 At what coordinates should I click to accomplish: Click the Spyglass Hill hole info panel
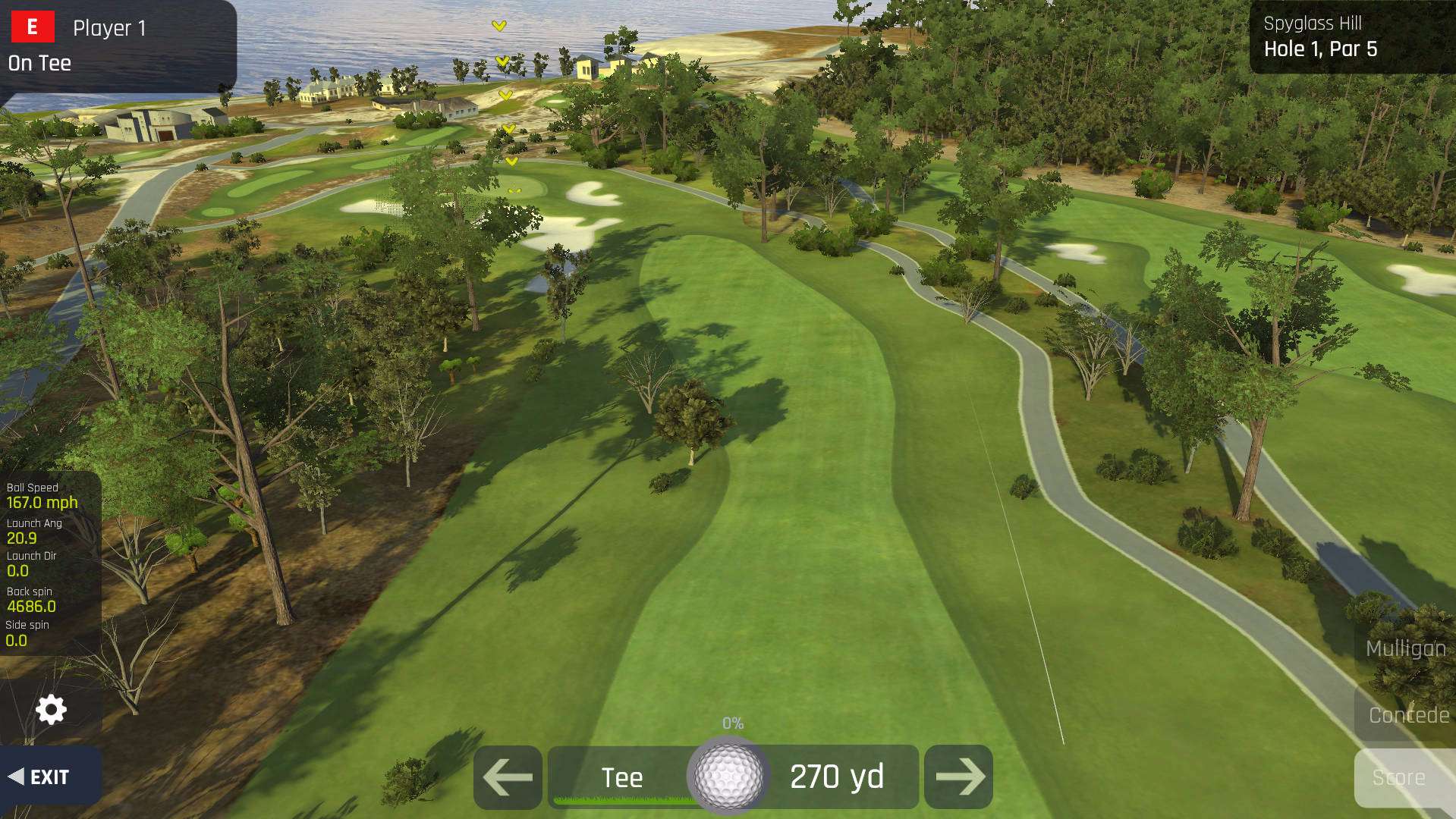[1349, 37]
